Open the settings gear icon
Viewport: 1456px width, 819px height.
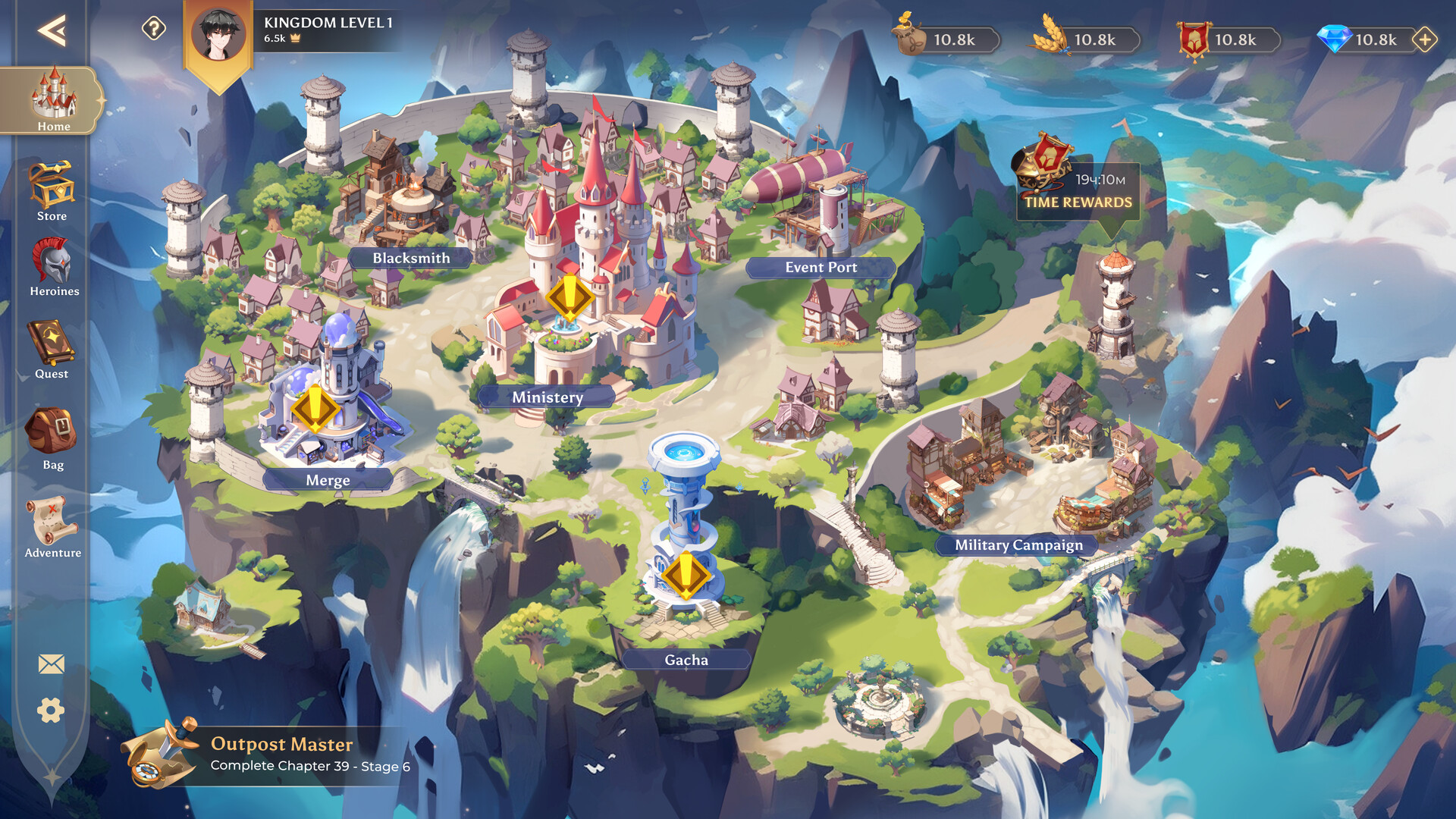51,711
